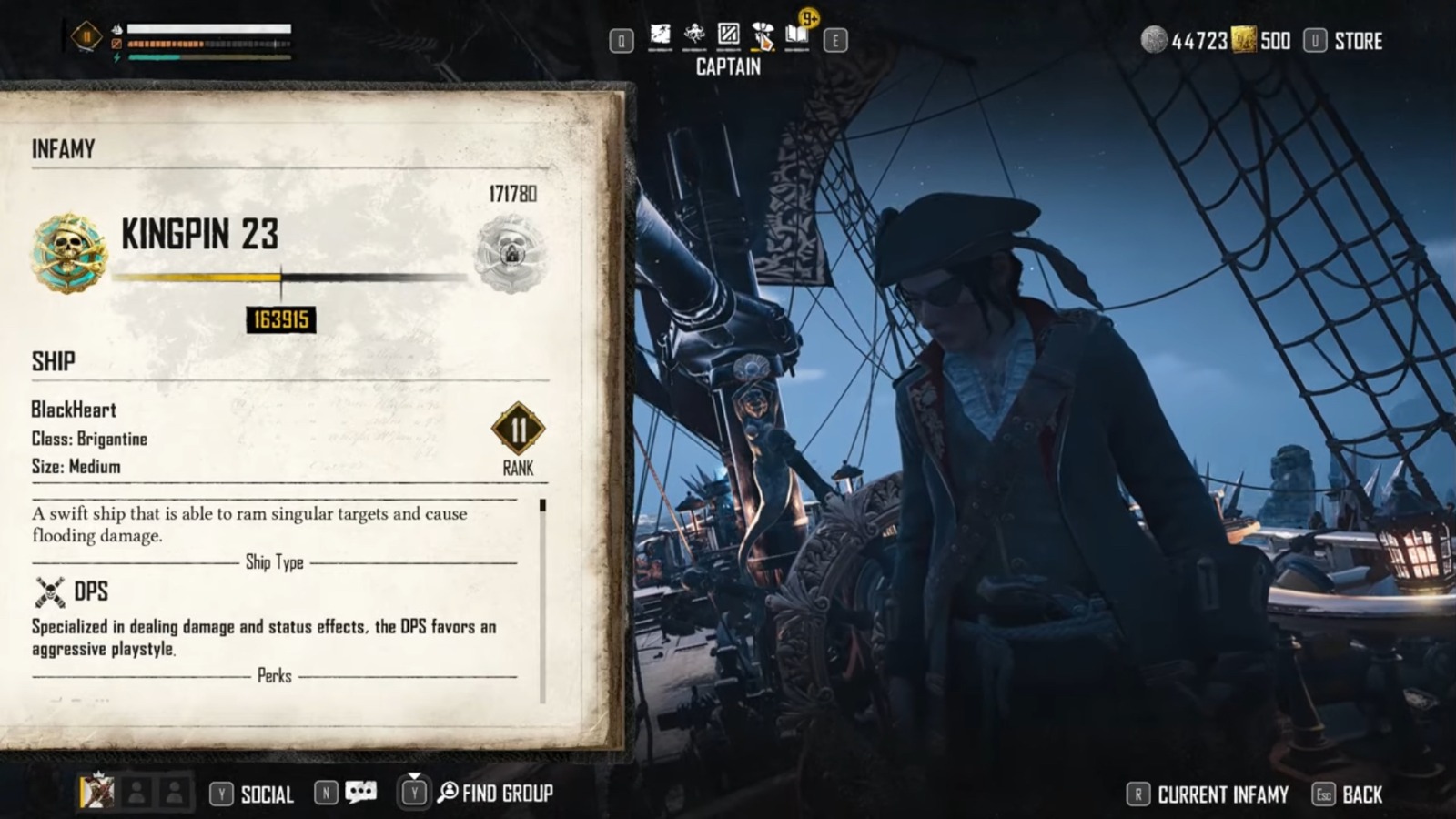Click an empty crew member slot
Viewport: 1456px width, 819px height.
point(136,792)
